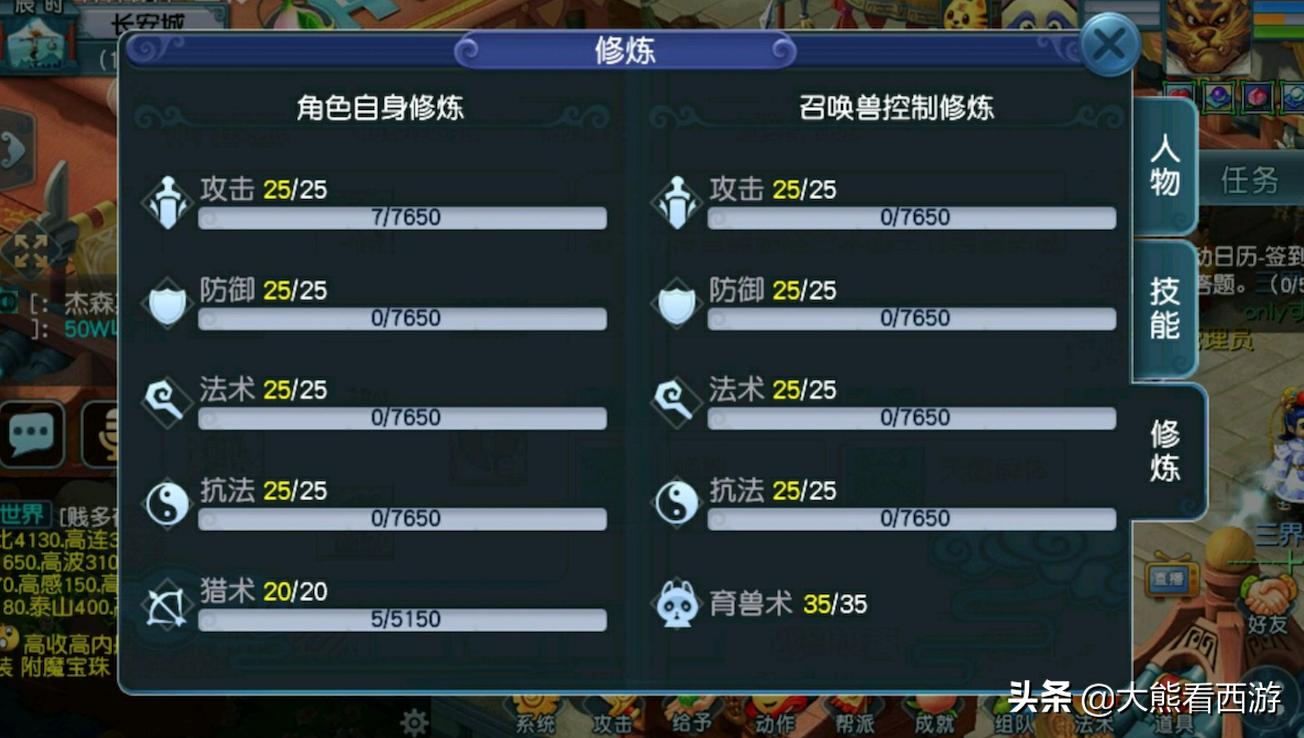The image size is (1304, 738).
Task: Select the attack cultivation sword icon
Action: pos(166,202)
